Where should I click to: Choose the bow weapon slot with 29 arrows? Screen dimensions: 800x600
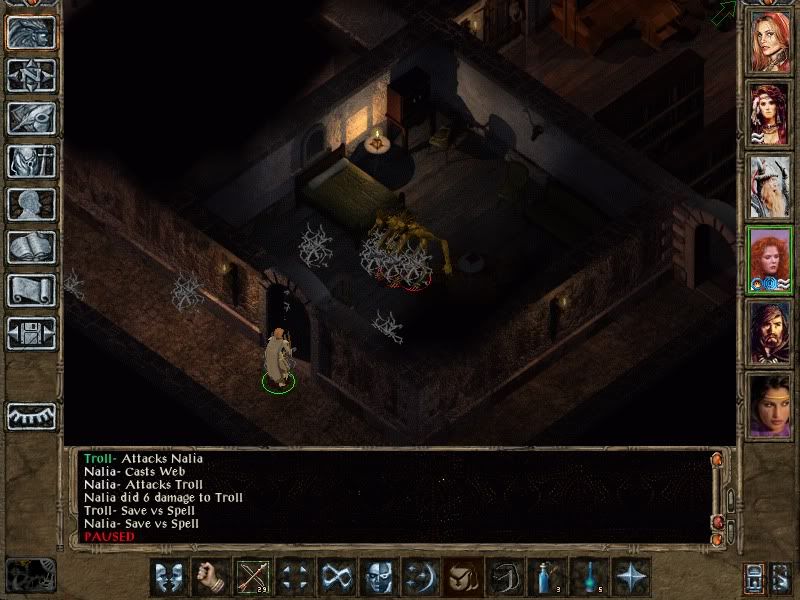point(252,577)
